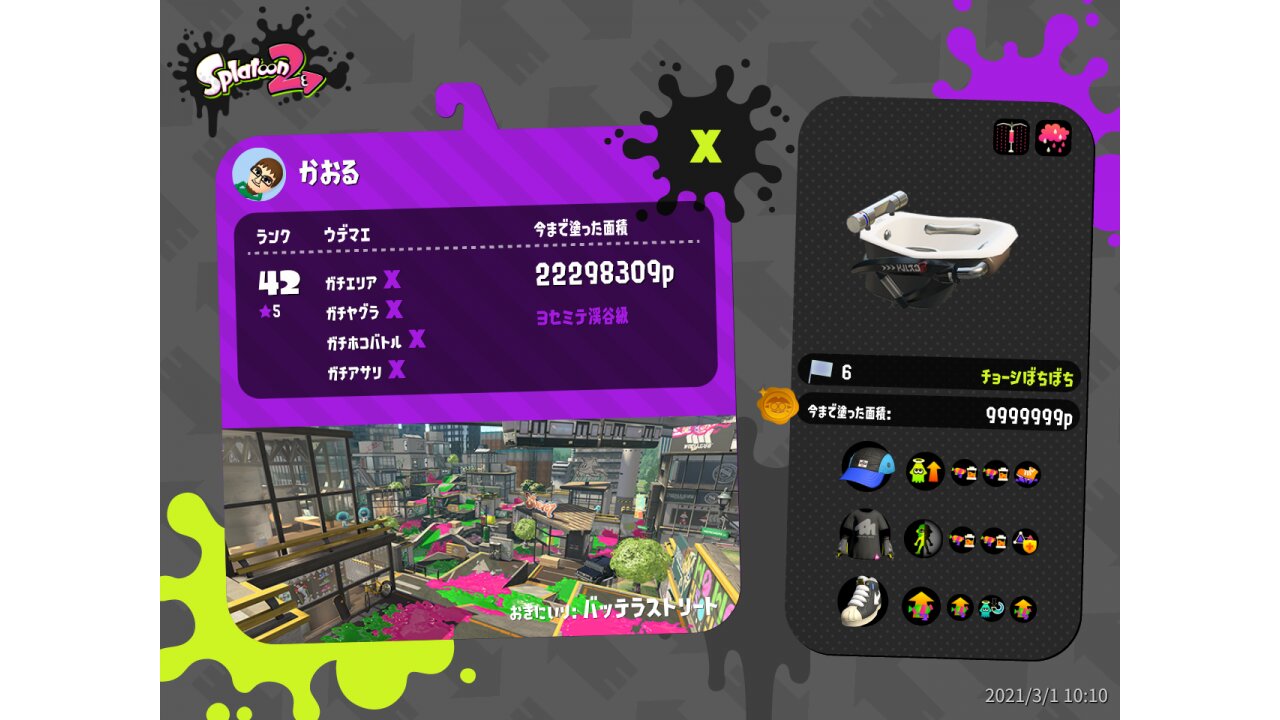Click the squid-with-halo main ability on the cap
The width and height of the screenshot is (1280, 720).
click(925, 471)
